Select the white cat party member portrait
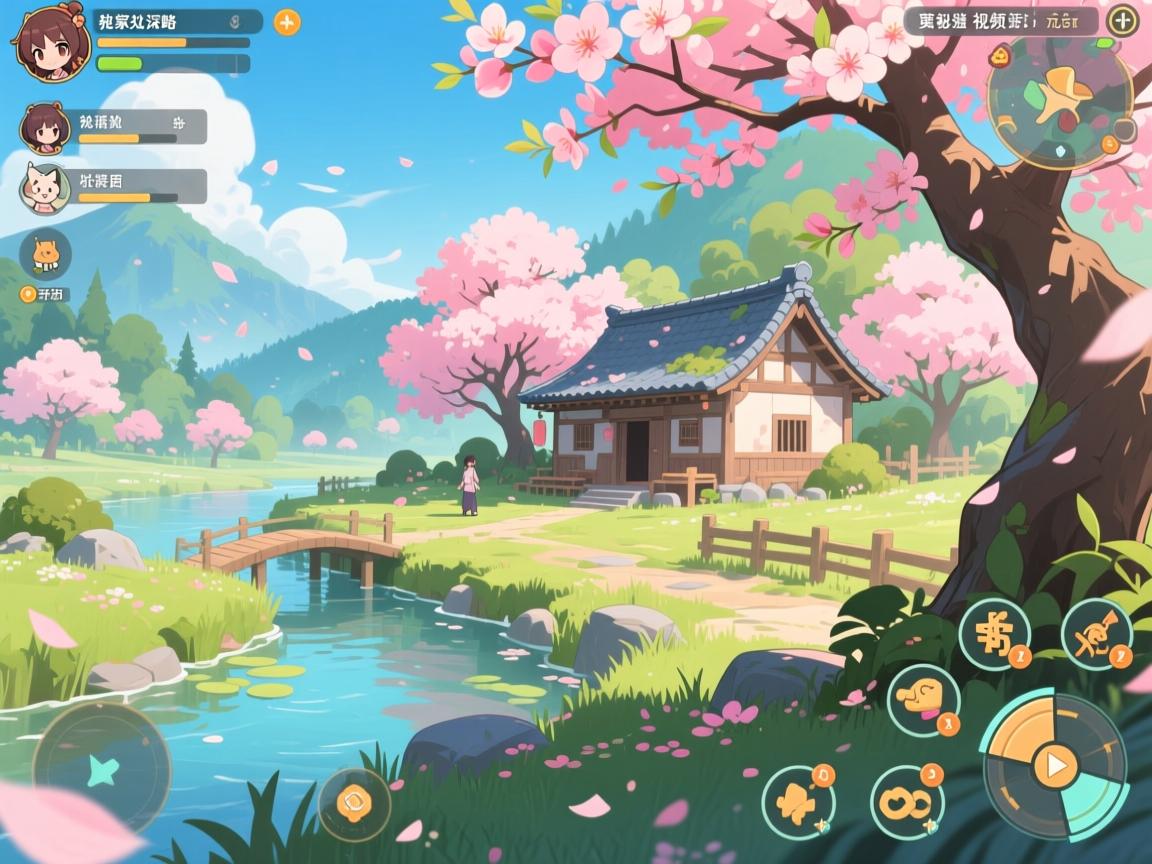 [x=44, y=187]
